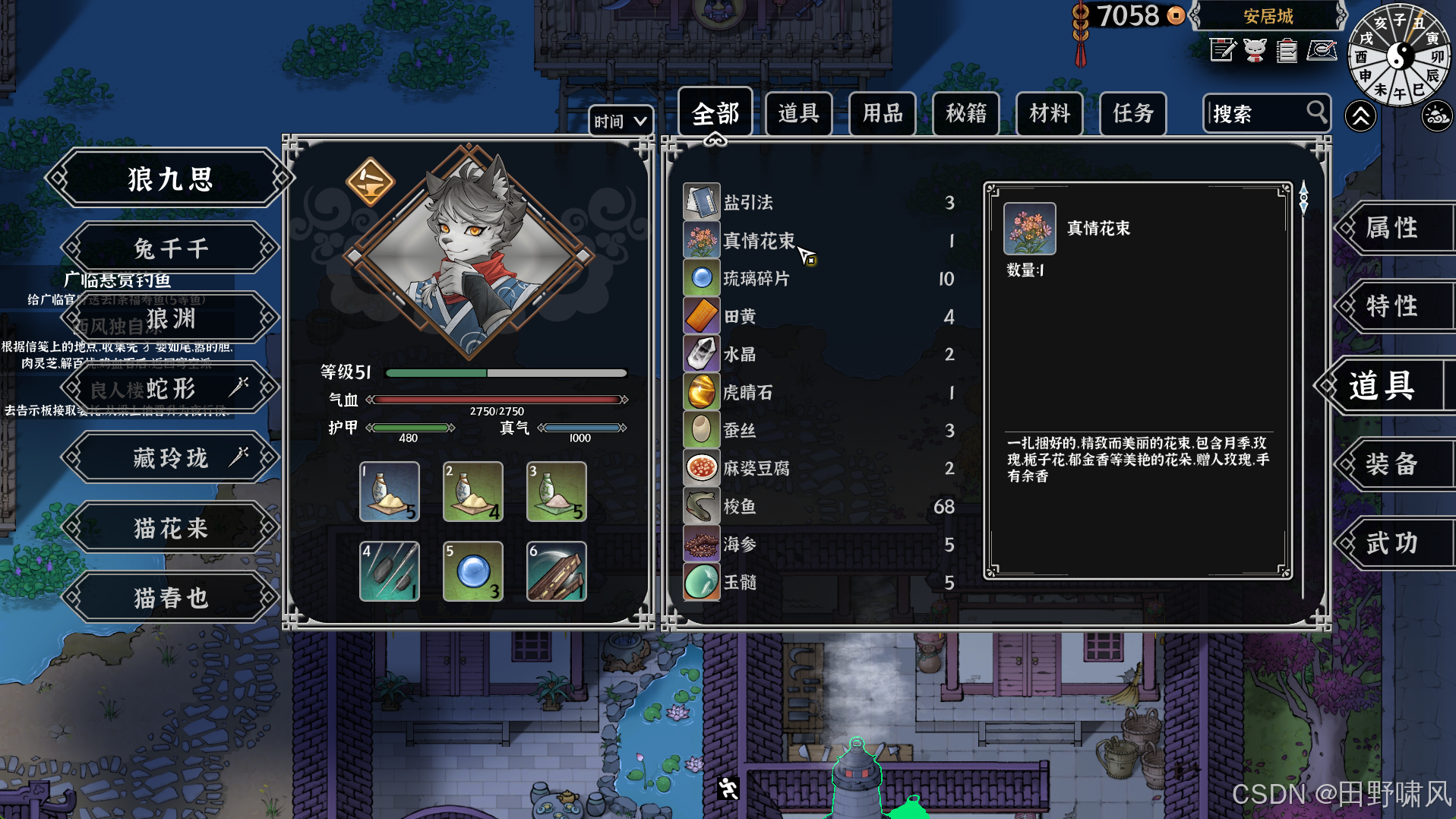Image resolution: width=1456 pixels, height=819 pixels.
Task: Select party member 猫花来
Action: [x=170, y=528]
